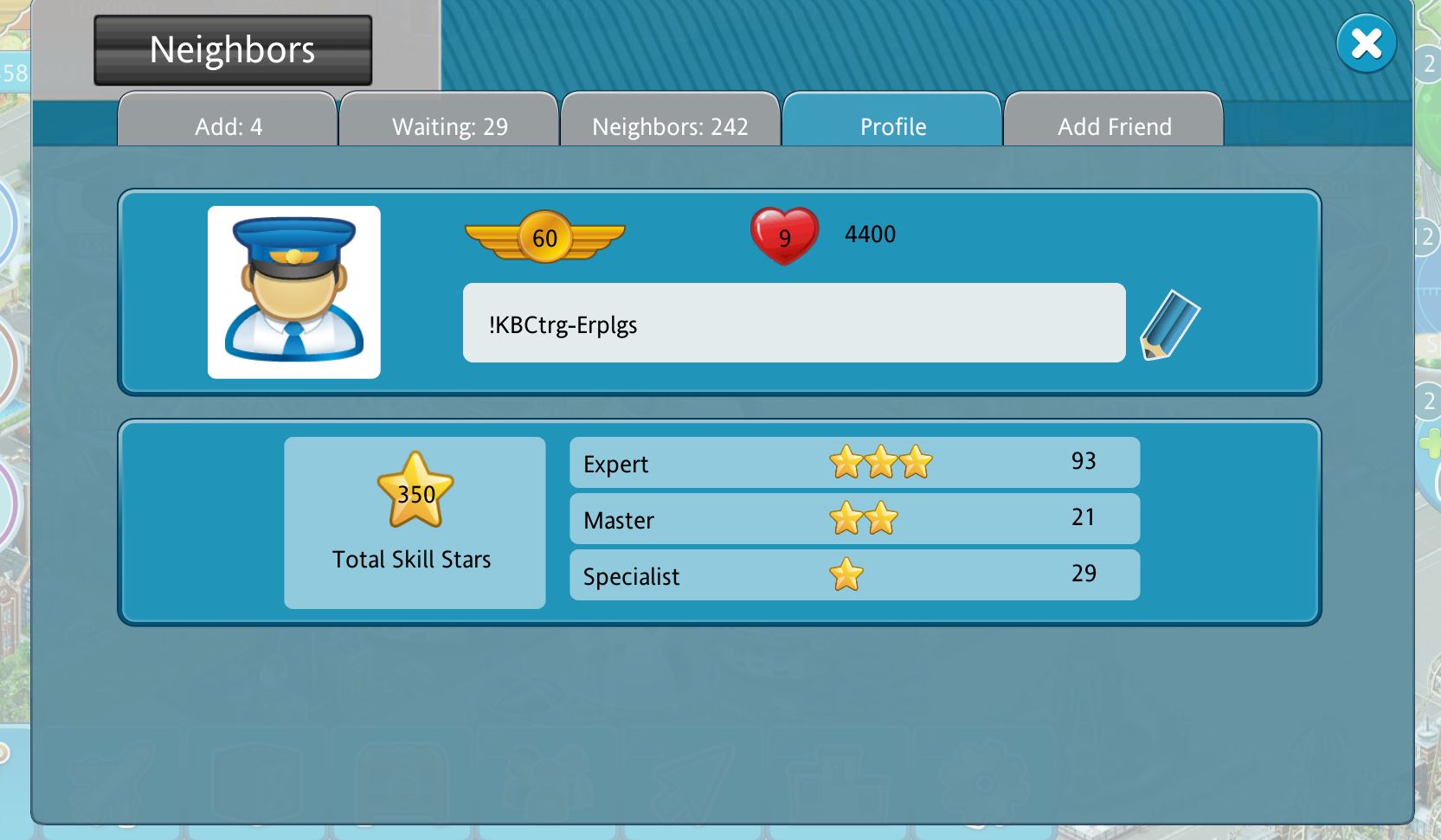Open the Add Friend tab

point(1114,124)
